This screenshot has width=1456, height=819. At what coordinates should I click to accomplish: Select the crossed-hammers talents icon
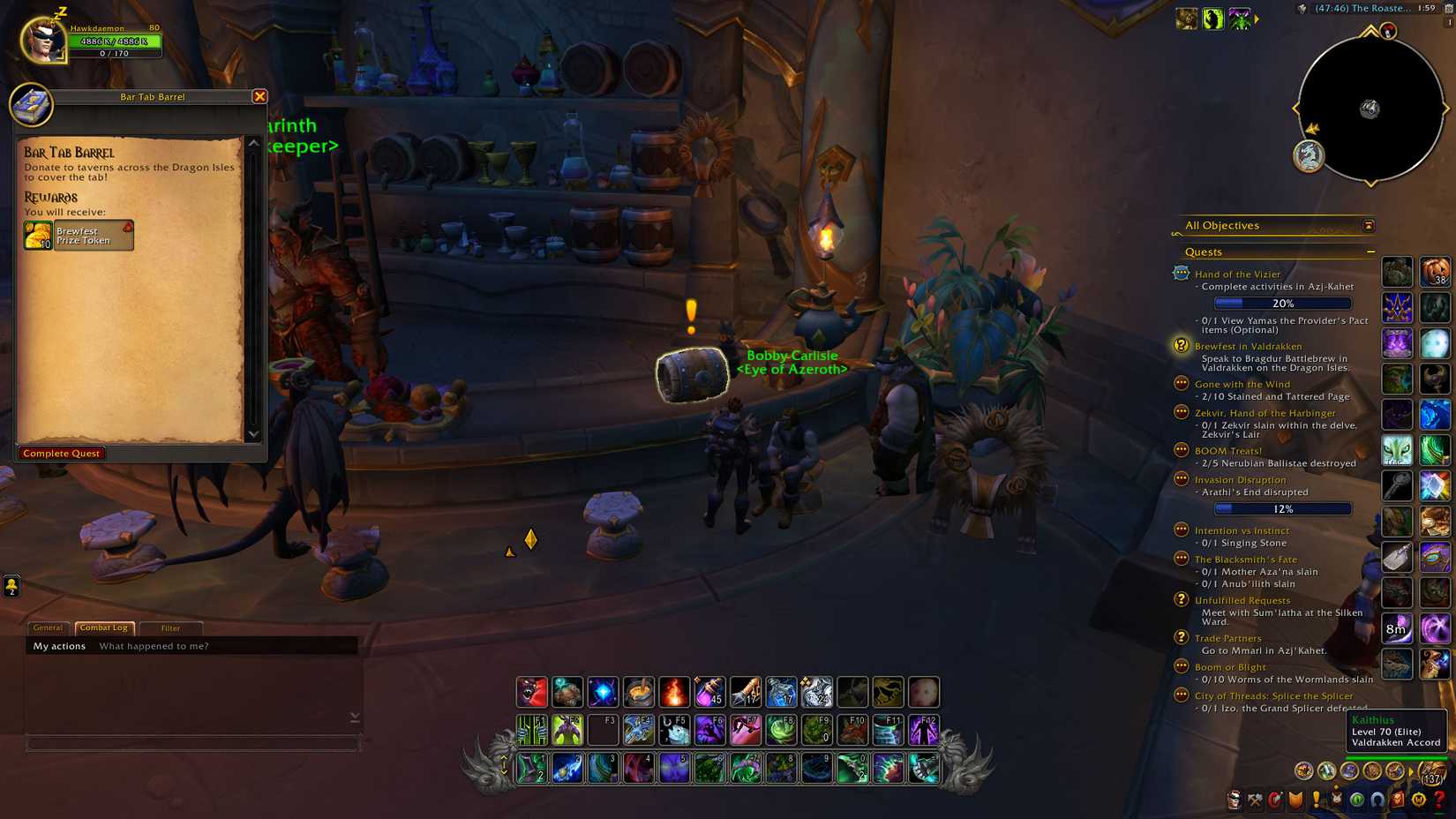(x=1255, y=801)
